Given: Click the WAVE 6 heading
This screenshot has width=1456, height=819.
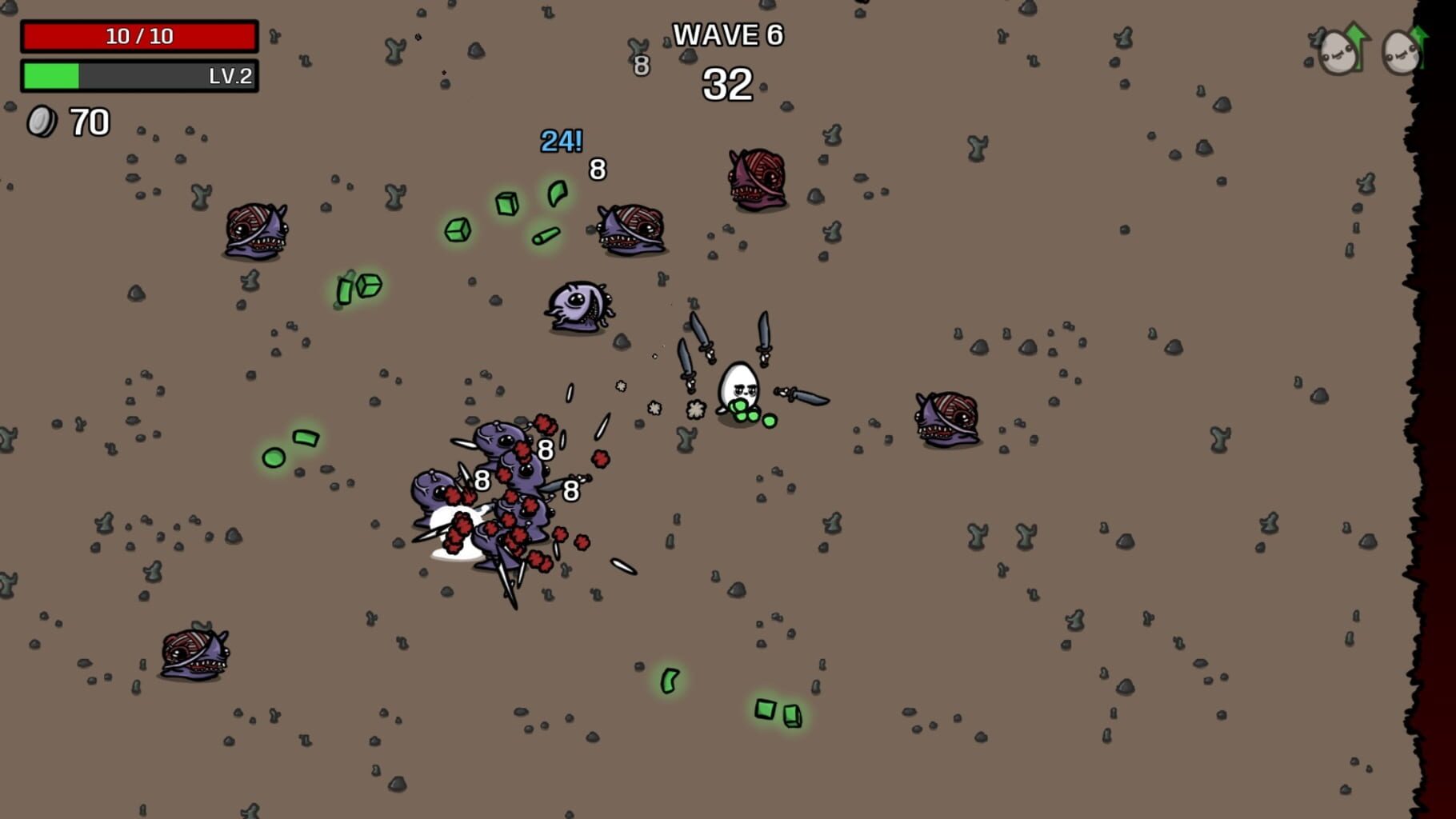Looking at the screenshot, I should coord(729,35).
